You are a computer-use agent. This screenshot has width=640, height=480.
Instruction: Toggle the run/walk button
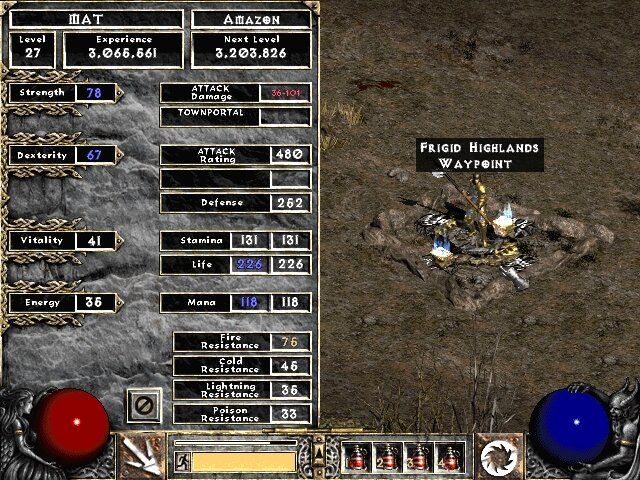[x=182, y=461]
